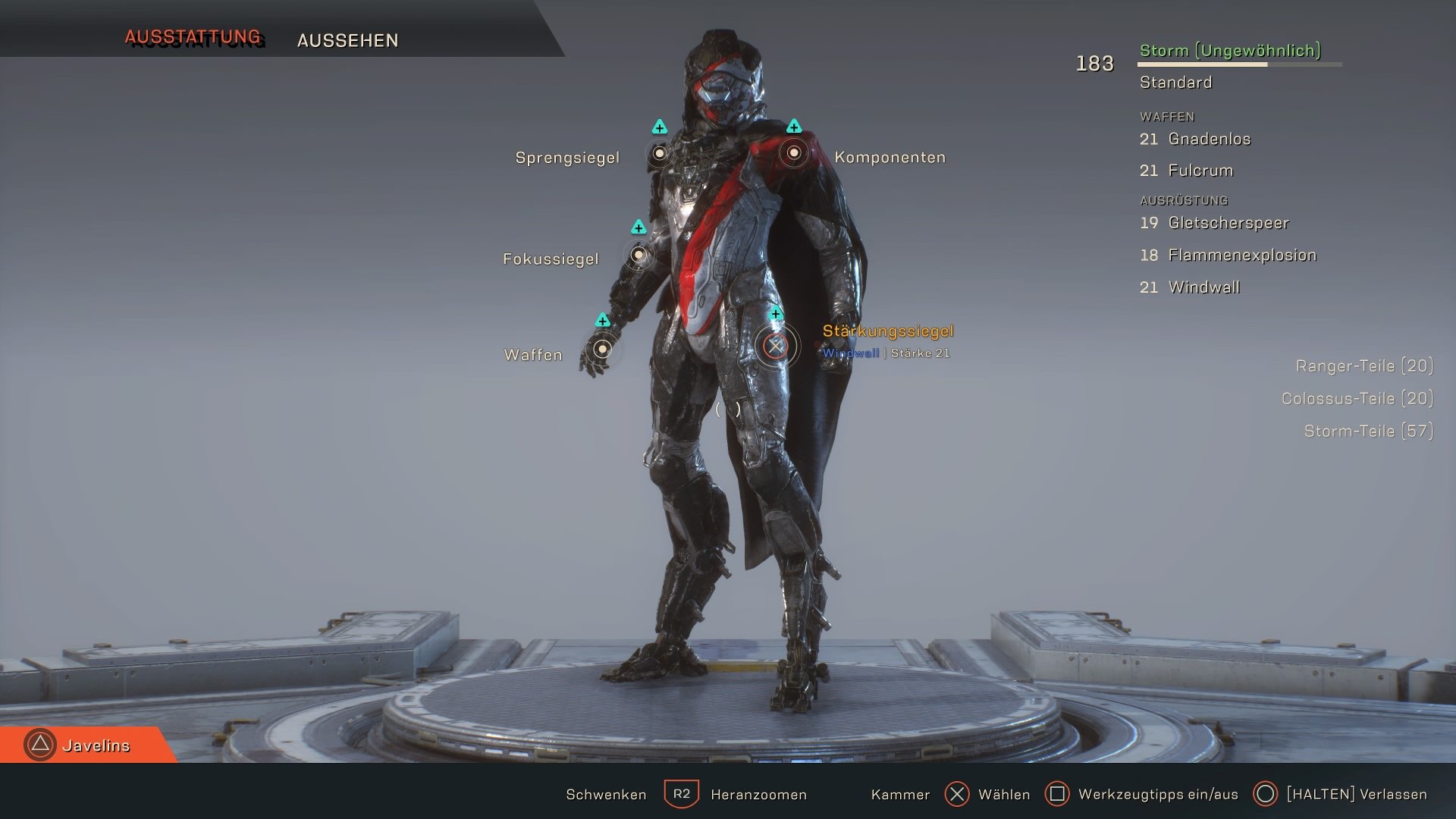The height and width of the screenshot is (819, 1456).
Task: Click the Waffen loadout slot icon
Action: (603, 349)
